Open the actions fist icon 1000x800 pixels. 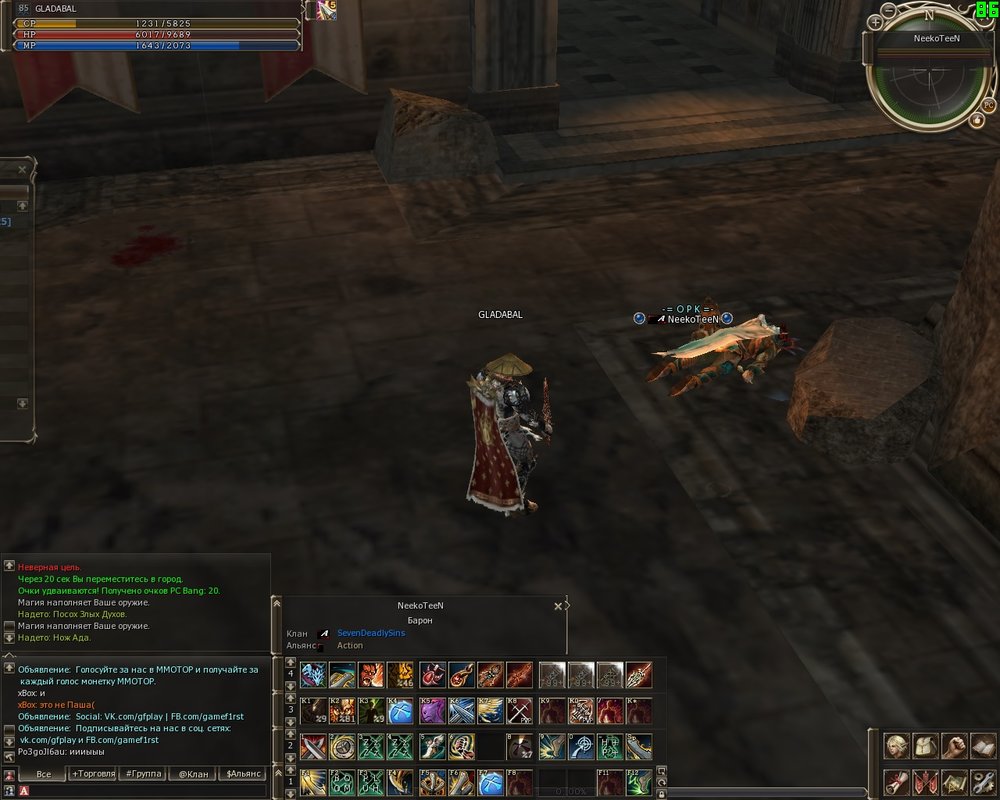point(955,746)
